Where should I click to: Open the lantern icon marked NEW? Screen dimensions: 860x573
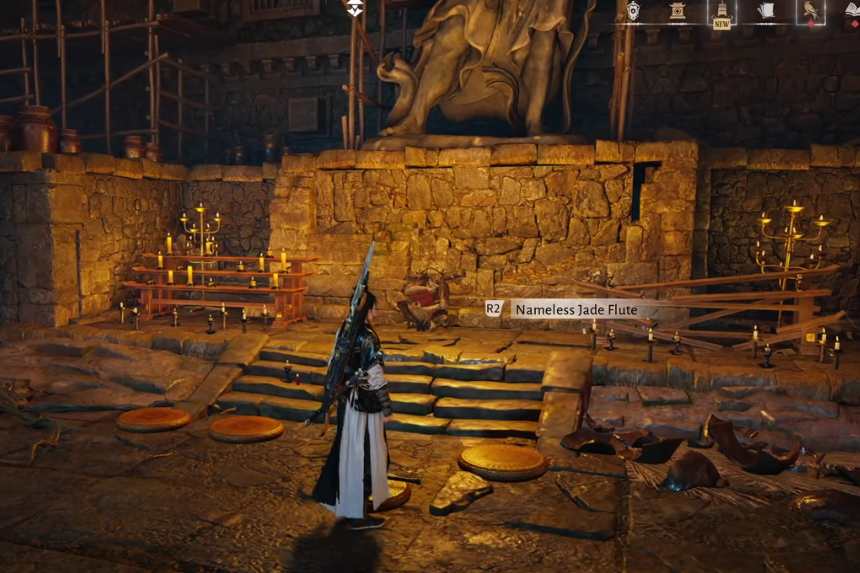(721, 12)
